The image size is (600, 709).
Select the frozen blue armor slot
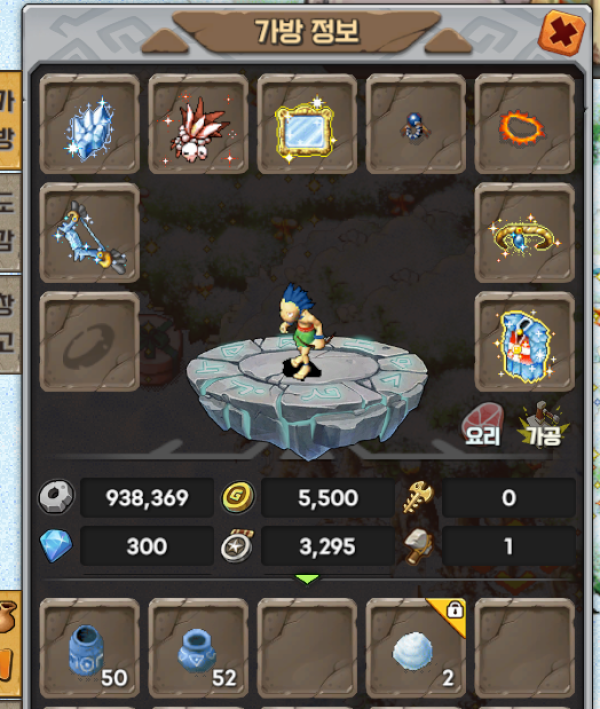(x=524, y=341)
